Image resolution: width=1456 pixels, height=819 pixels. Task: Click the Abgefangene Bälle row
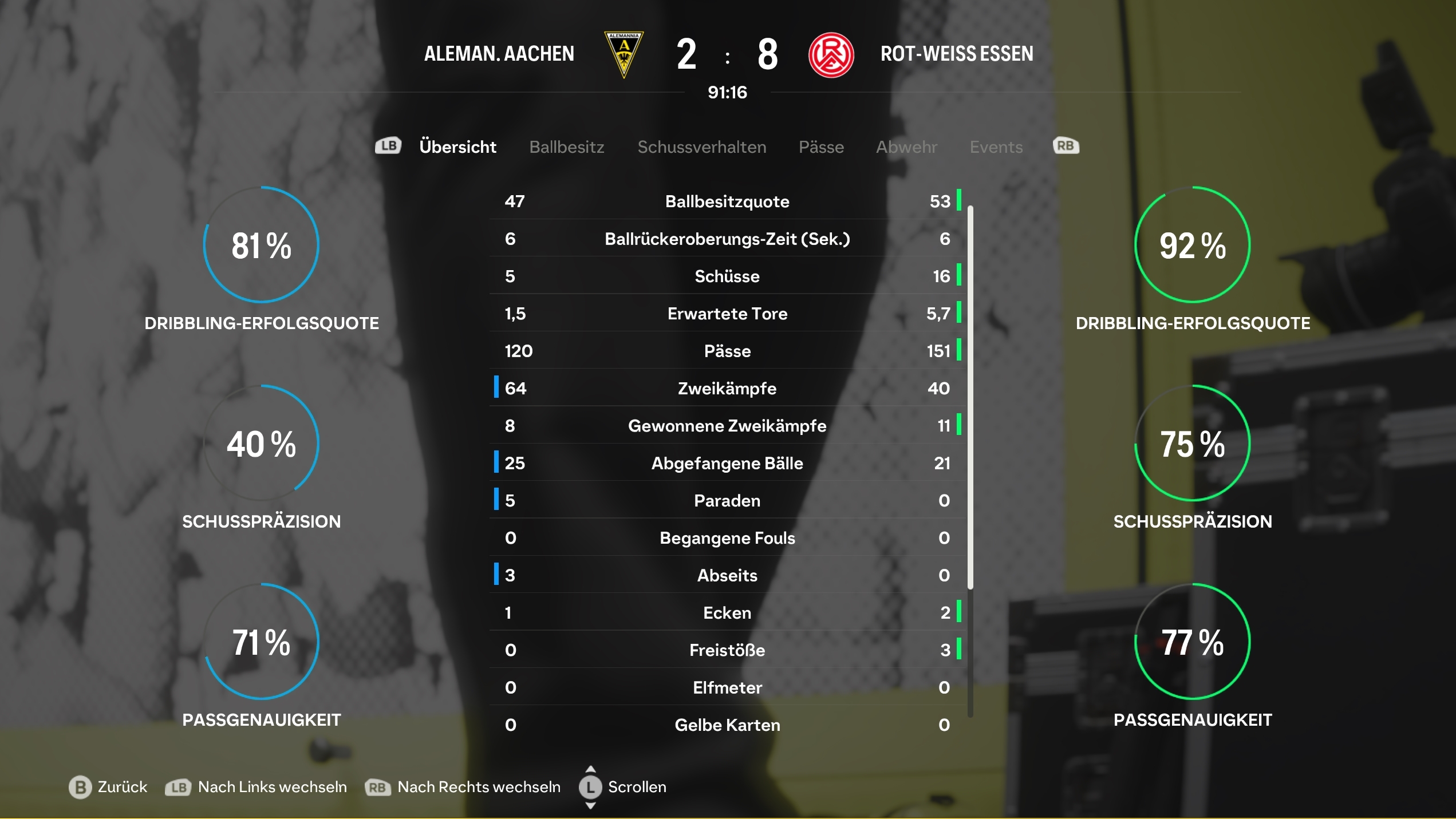tap(727, 463)
